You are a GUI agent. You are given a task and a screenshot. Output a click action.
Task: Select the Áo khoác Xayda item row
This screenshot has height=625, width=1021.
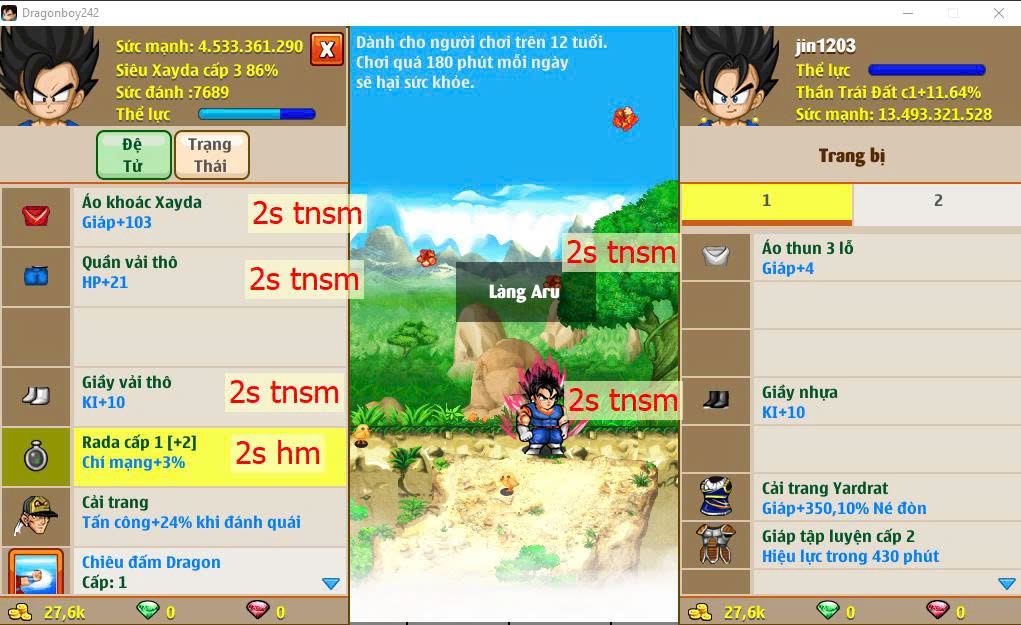coord(175,212)
